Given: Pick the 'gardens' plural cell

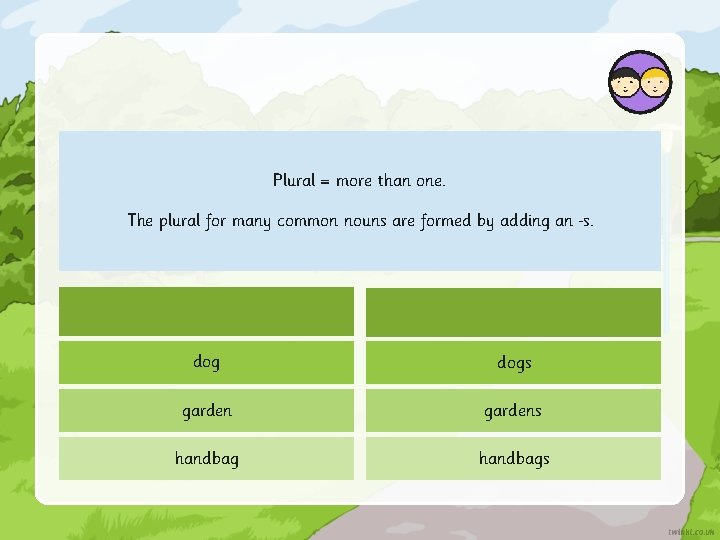Looking at the screenshot, I should (513, 410).
